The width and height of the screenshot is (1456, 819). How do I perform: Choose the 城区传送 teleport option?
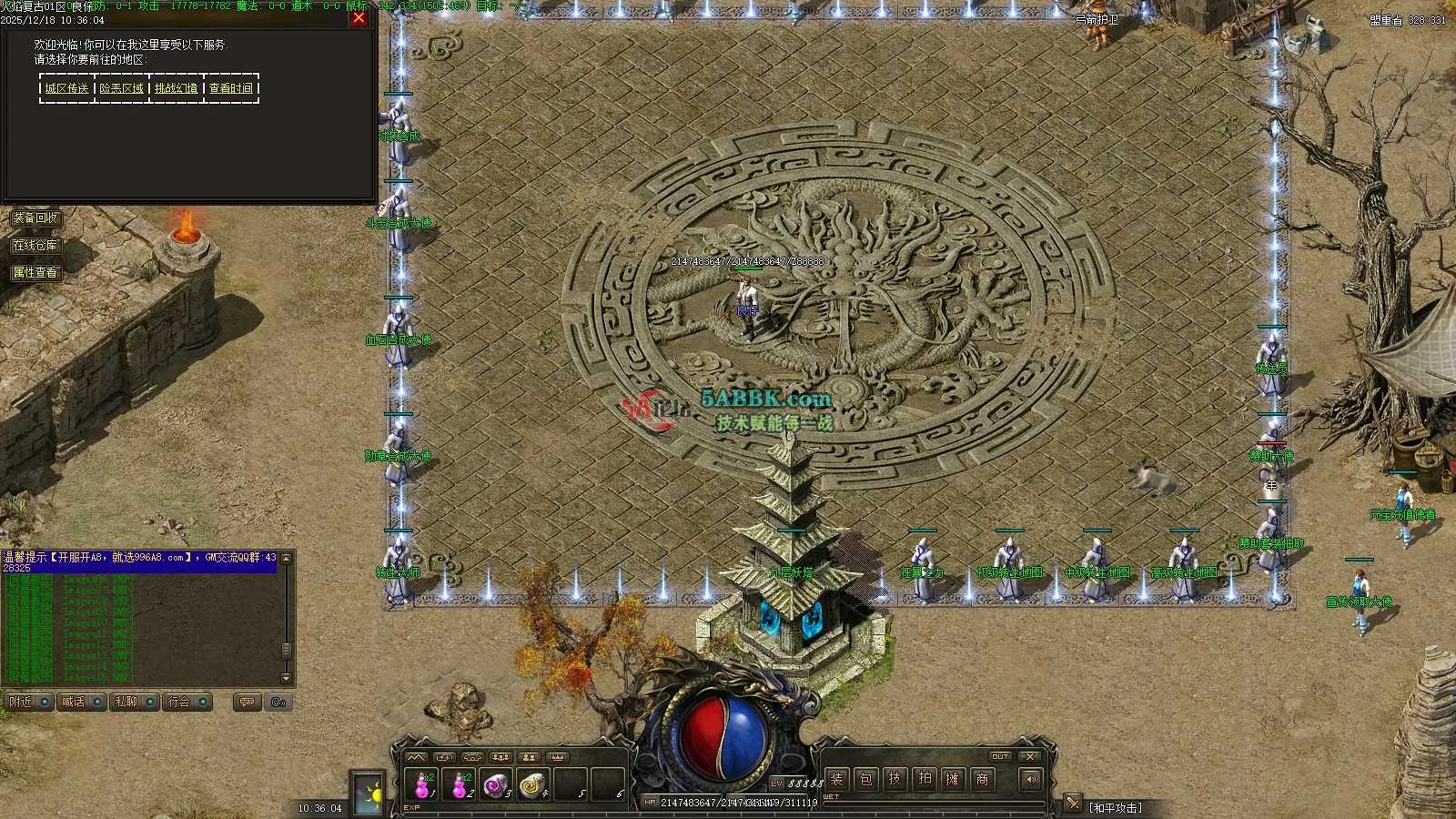tap(67, 88)
